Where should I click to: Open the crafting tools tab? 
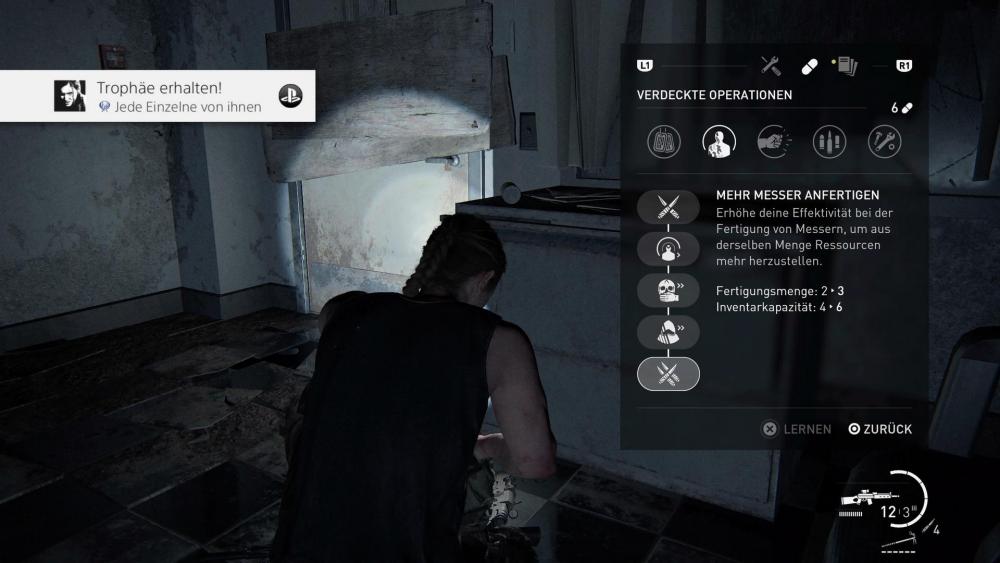pyautogui.click(x=770, y=66)
